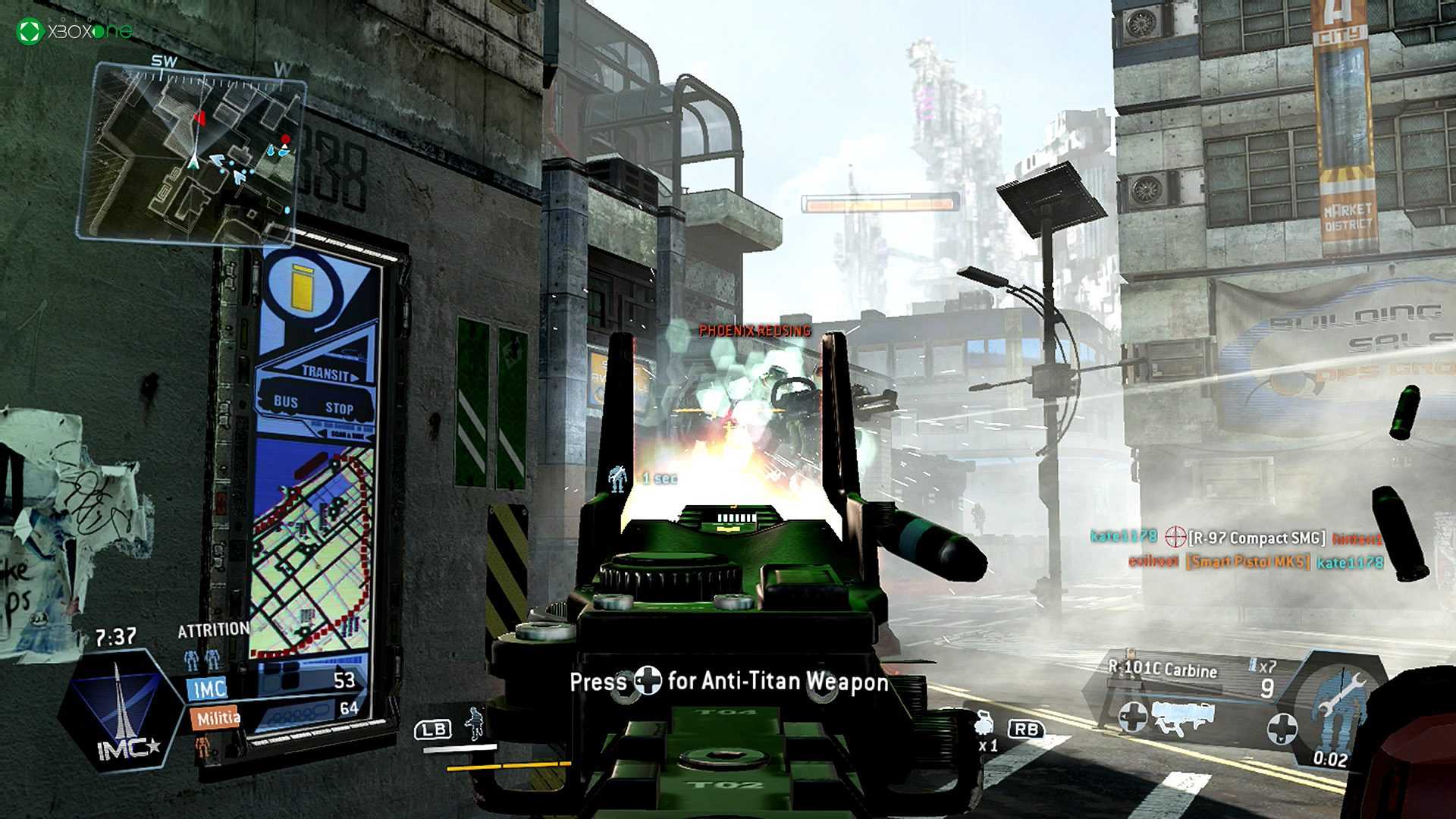Select the anti-titan weapon icon
The image size is (1456, 819).
point(1181,717)
